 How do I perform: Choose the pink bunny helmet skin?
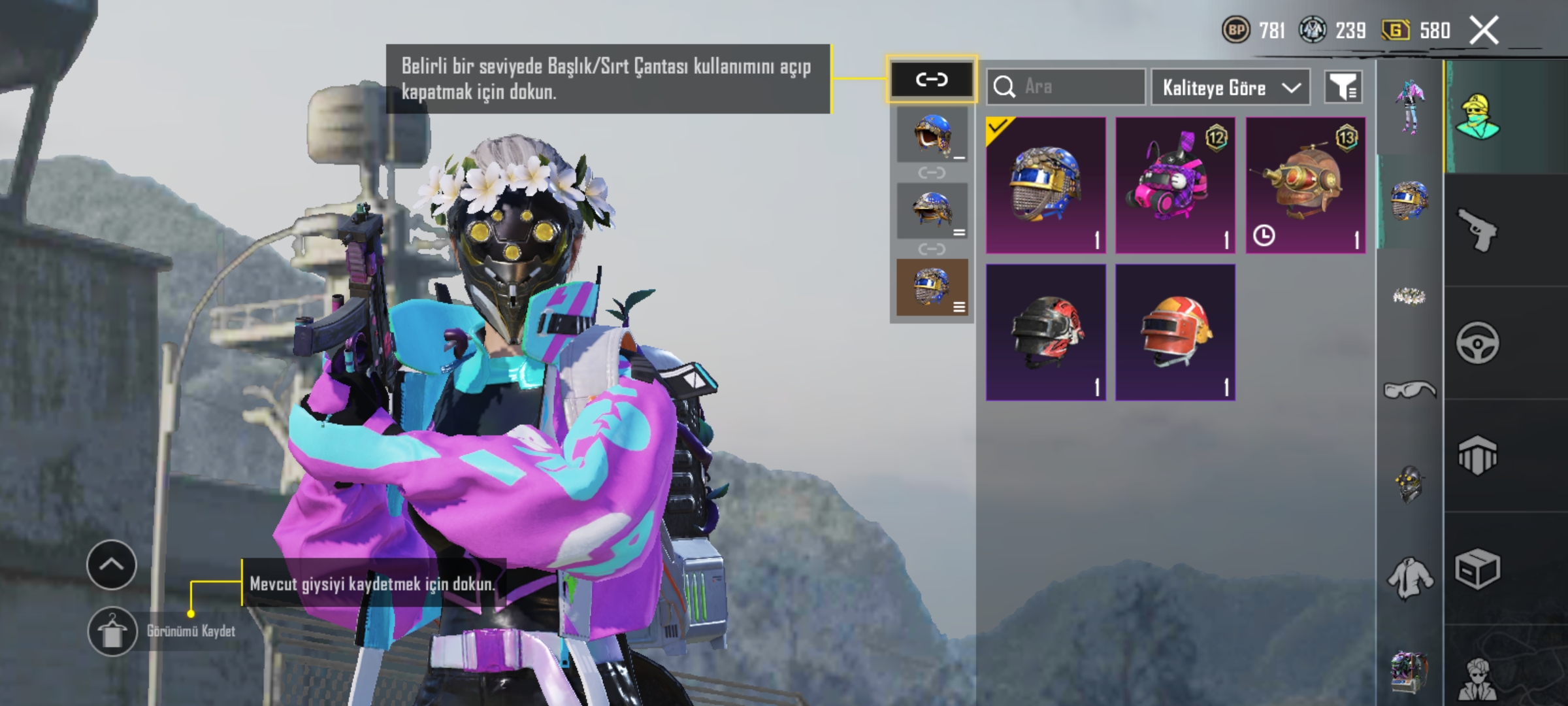[1175, 186]
